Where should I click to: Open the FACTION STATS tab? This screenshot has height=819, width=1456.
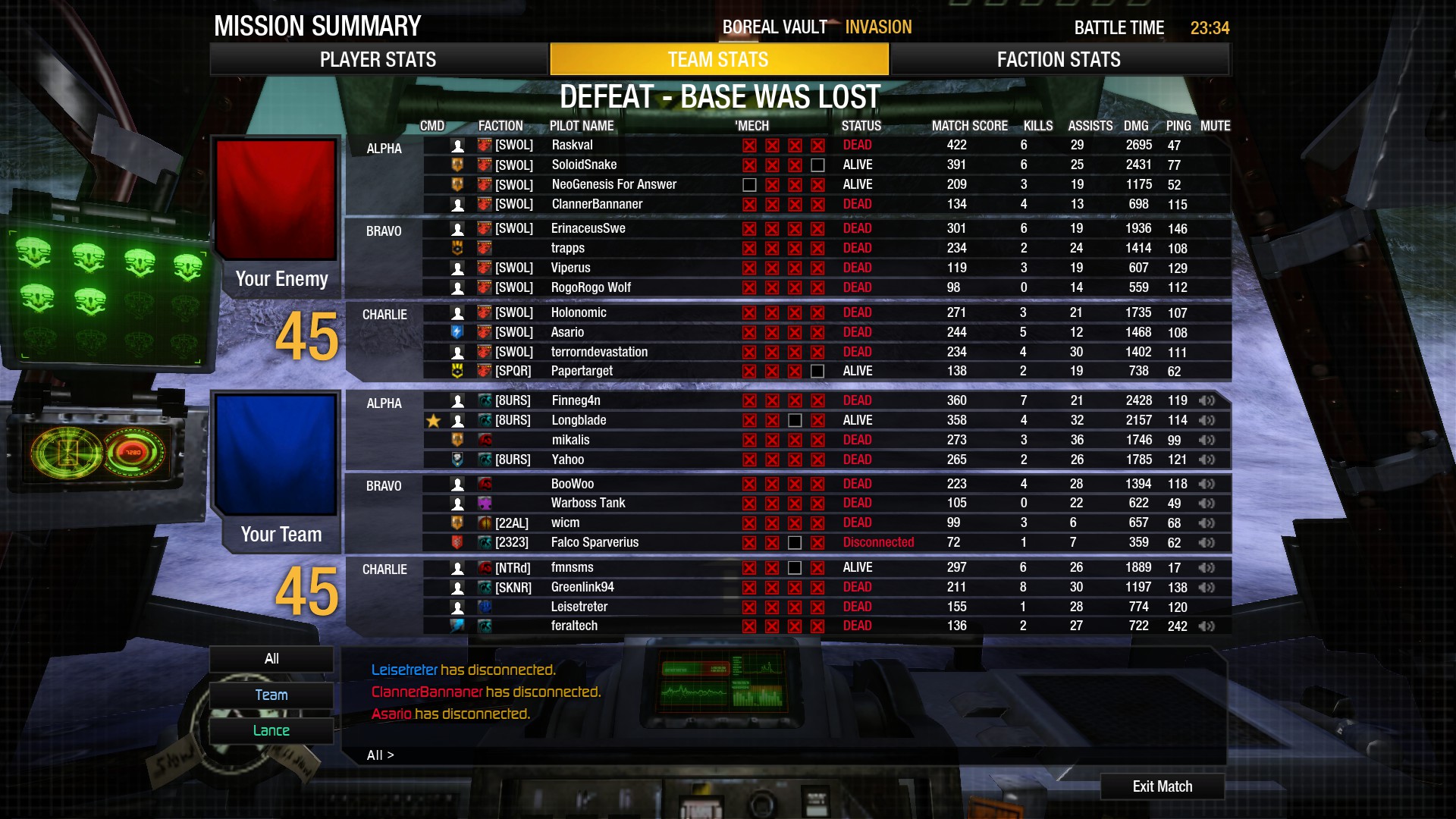coord(1058,59)
